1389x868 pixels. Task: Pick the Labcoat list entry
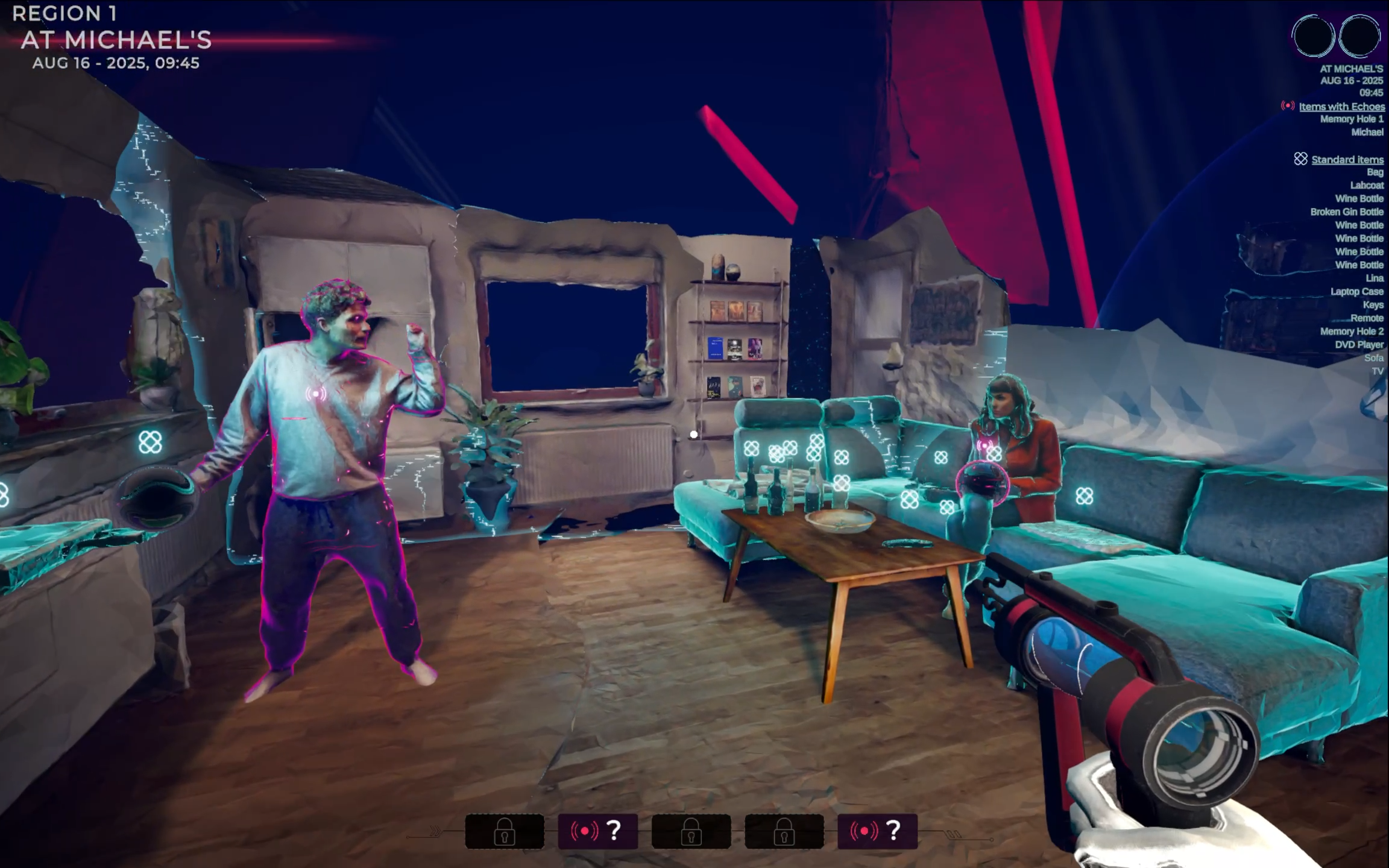pyautogui.click(x=1366, y=186)
